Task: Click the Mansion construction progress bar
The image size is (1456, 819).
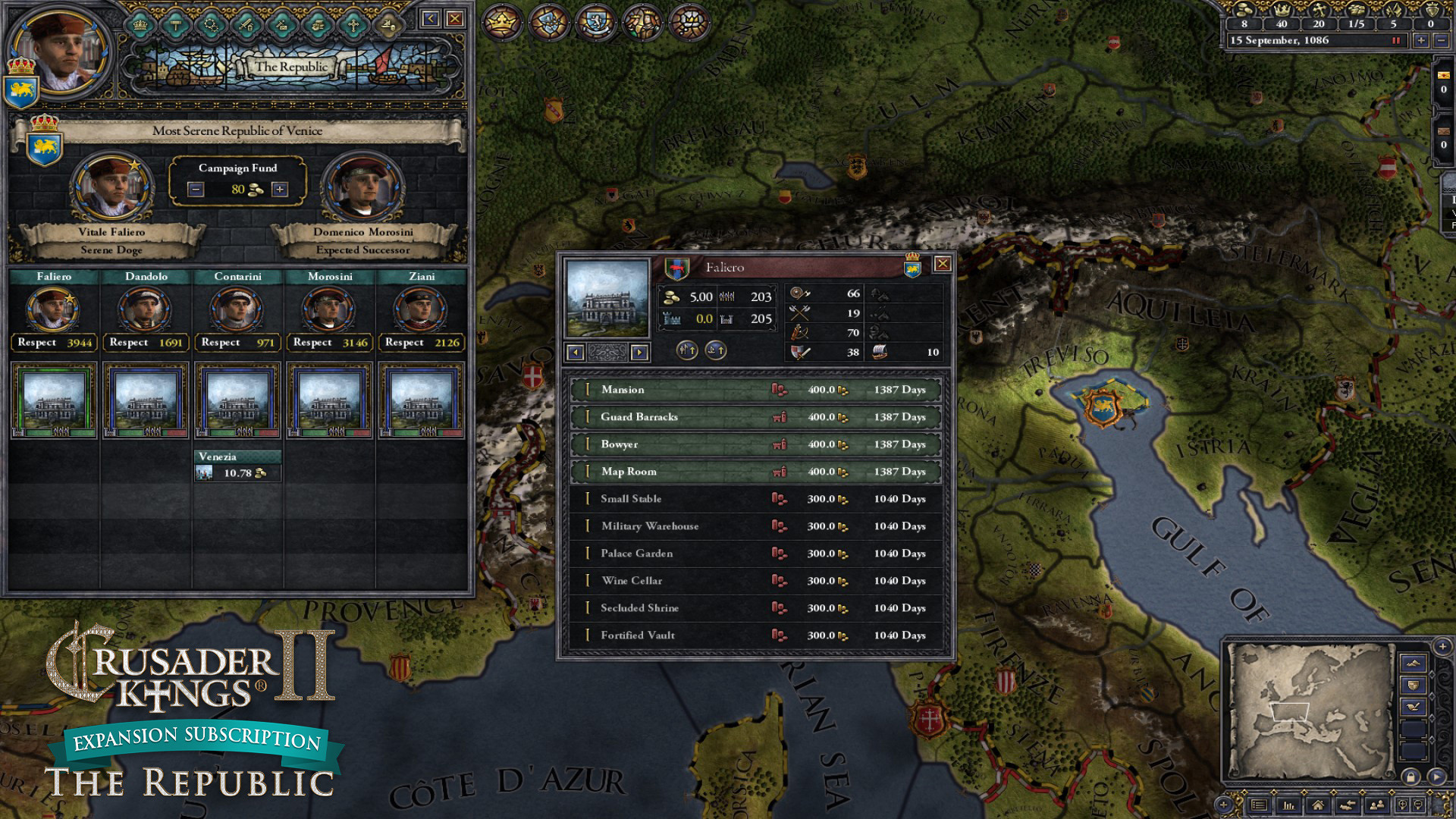Action: click(755, 389)
